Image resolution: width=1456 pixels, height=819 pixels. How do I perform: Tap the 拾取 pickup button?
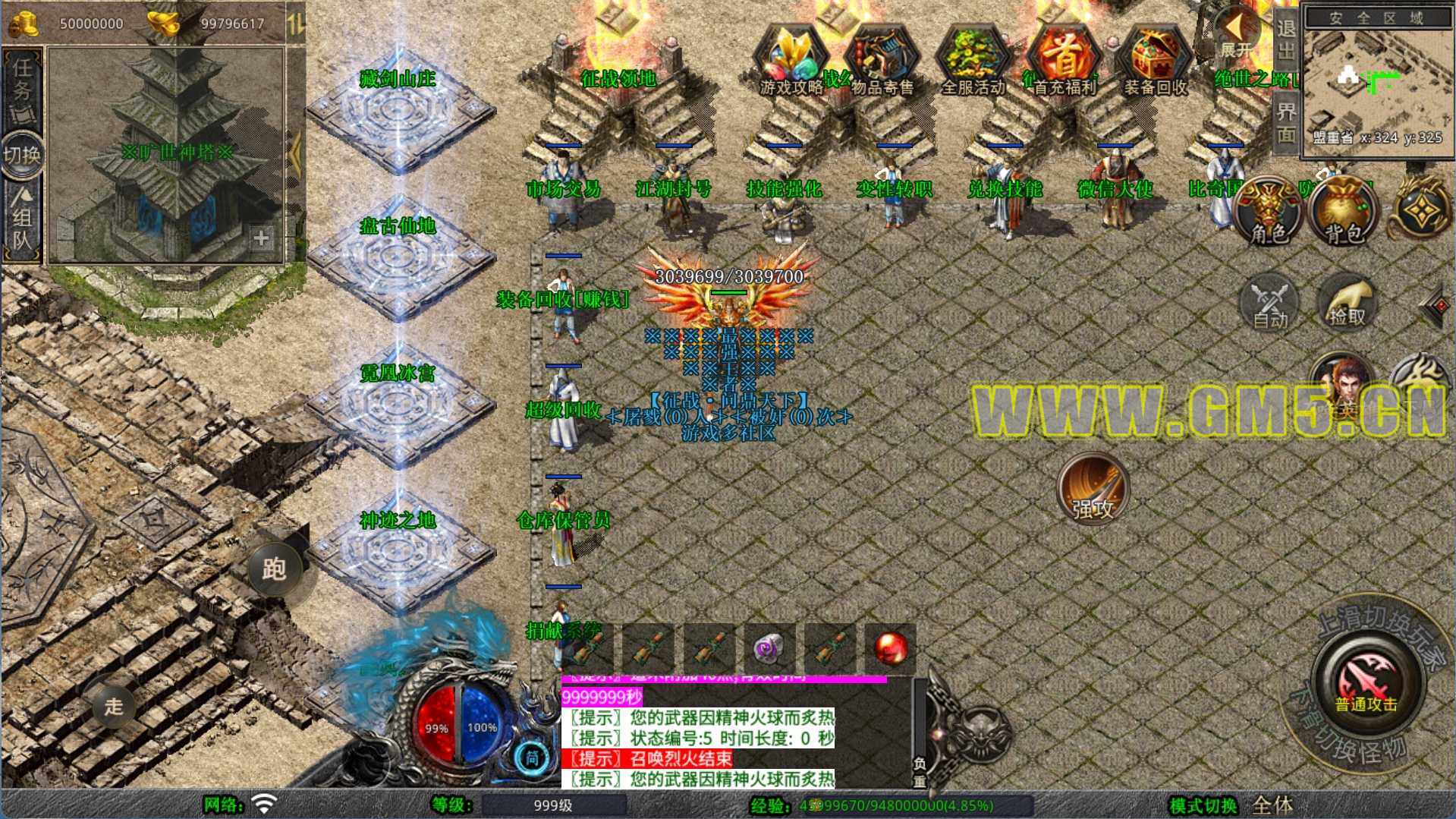click(1348, 304)
